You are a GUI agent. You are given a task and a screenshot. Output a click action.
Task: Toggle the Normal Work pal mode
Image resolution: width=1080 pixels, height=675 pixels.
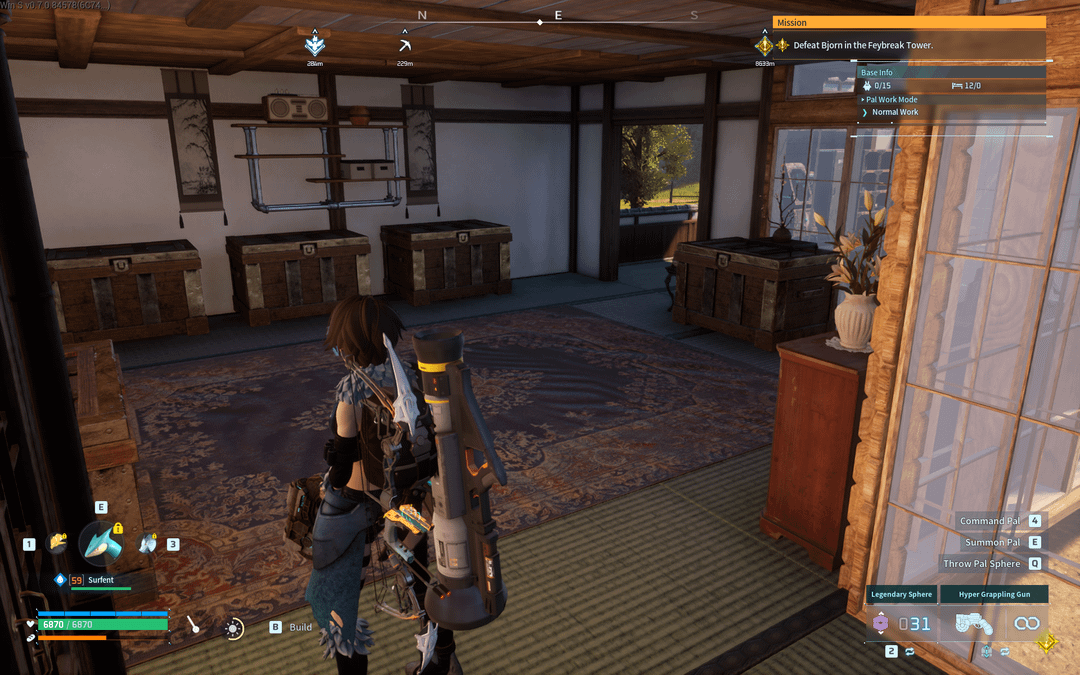[894, 112]
